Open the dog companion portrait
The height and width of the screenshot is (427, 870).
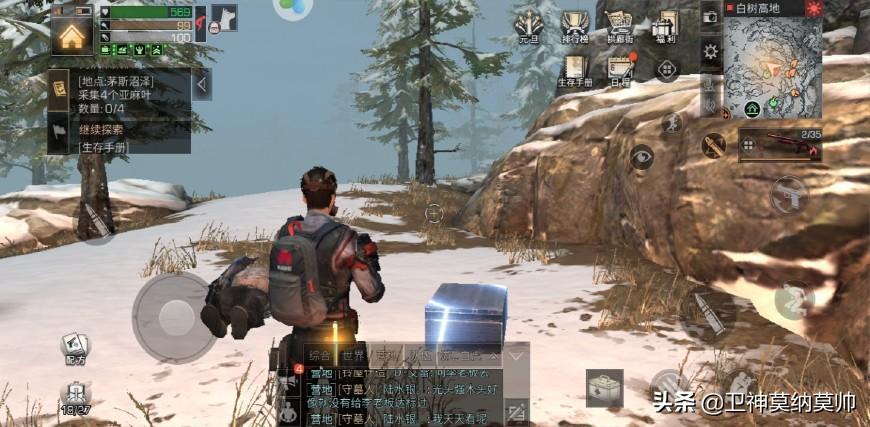pos(224,18)
